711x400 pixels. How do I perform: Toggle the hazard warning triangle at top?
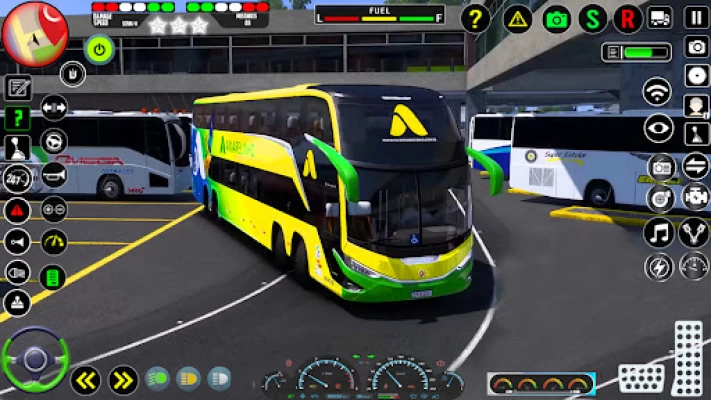point(517,18)
